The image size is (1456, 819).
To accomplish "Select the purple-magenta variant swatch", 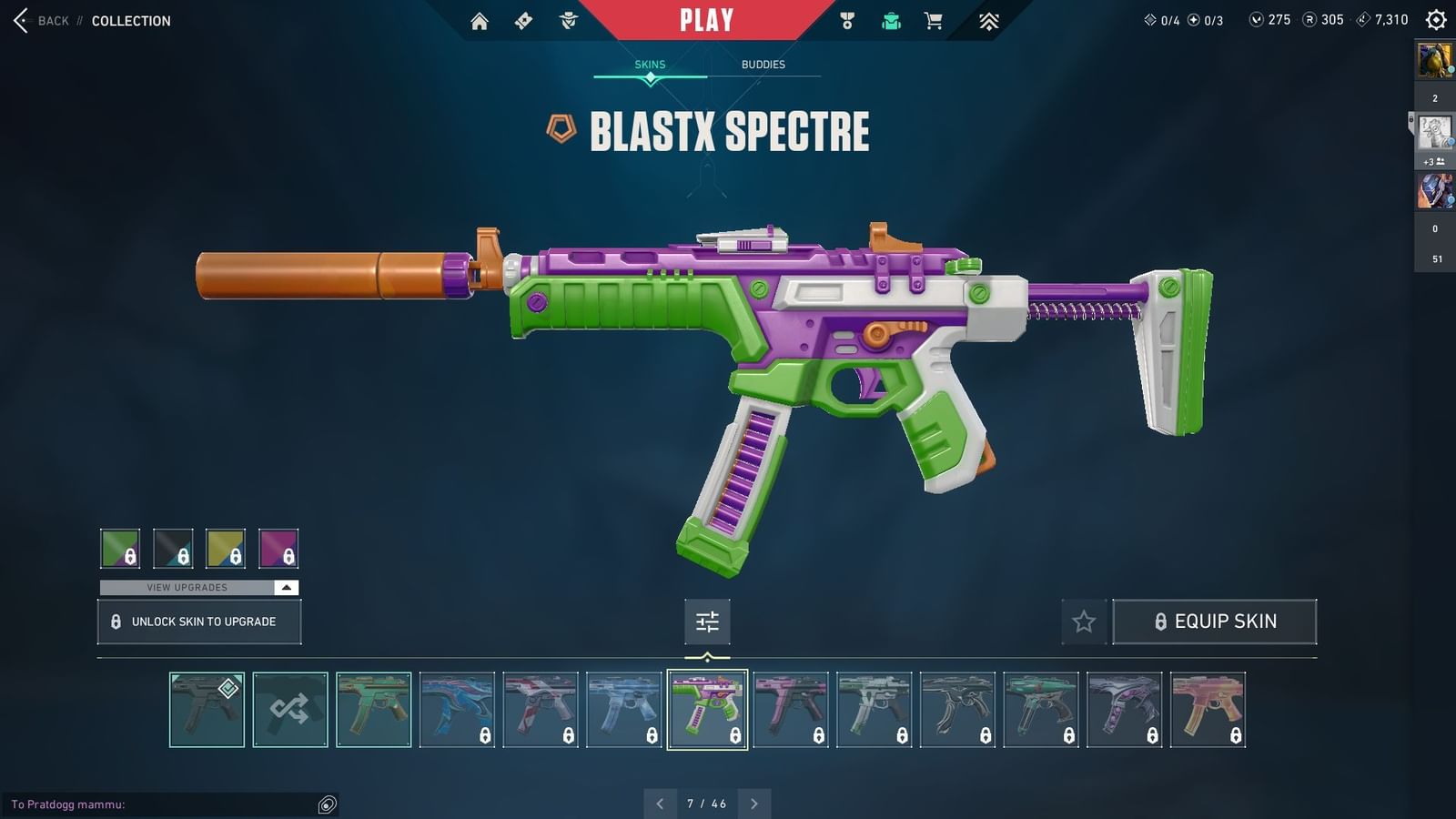I will 278,548.
